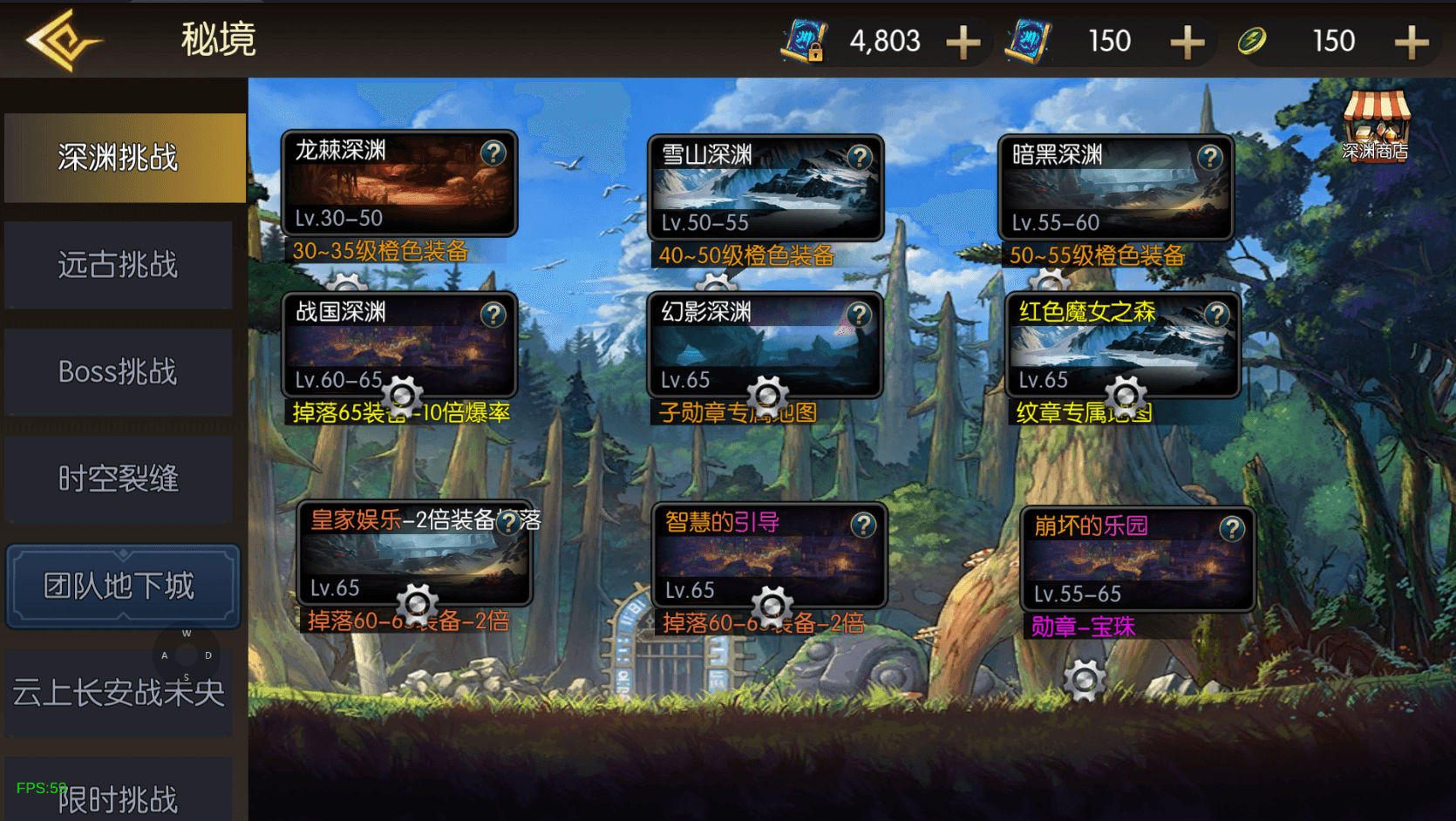
Task: Choose the 雪山深渊 dungeon tile
Action: (x=765, y=188)
